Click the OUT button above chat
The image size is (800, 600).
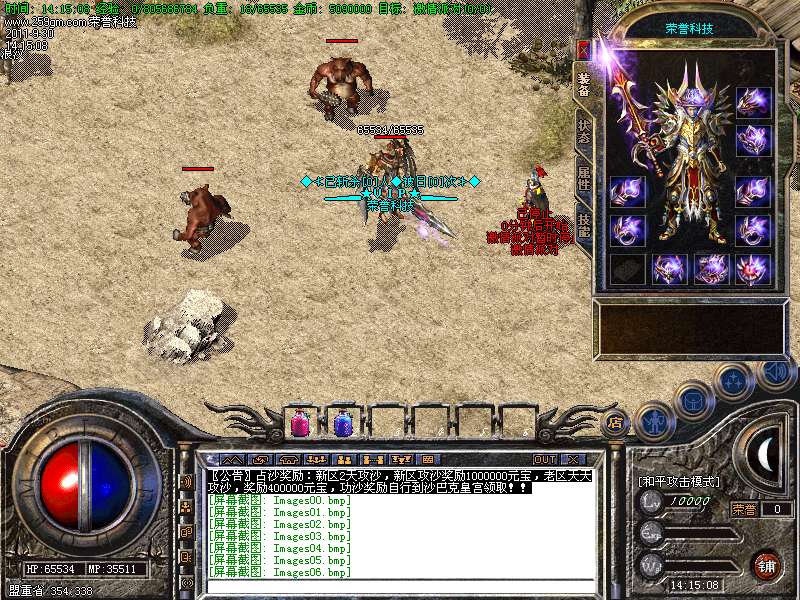pos(544,459)
